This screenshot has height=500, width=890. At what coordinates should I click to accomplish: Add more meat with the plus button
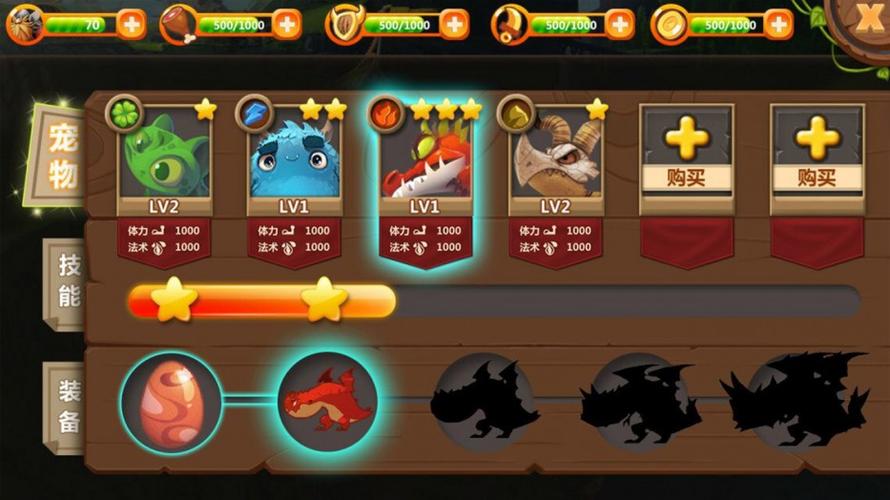(x=287, y=24)
